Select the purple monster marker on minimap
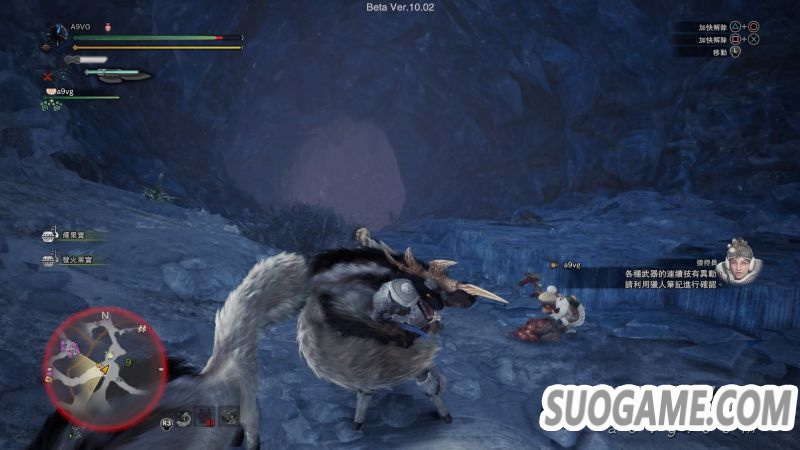 pos(70,347)
